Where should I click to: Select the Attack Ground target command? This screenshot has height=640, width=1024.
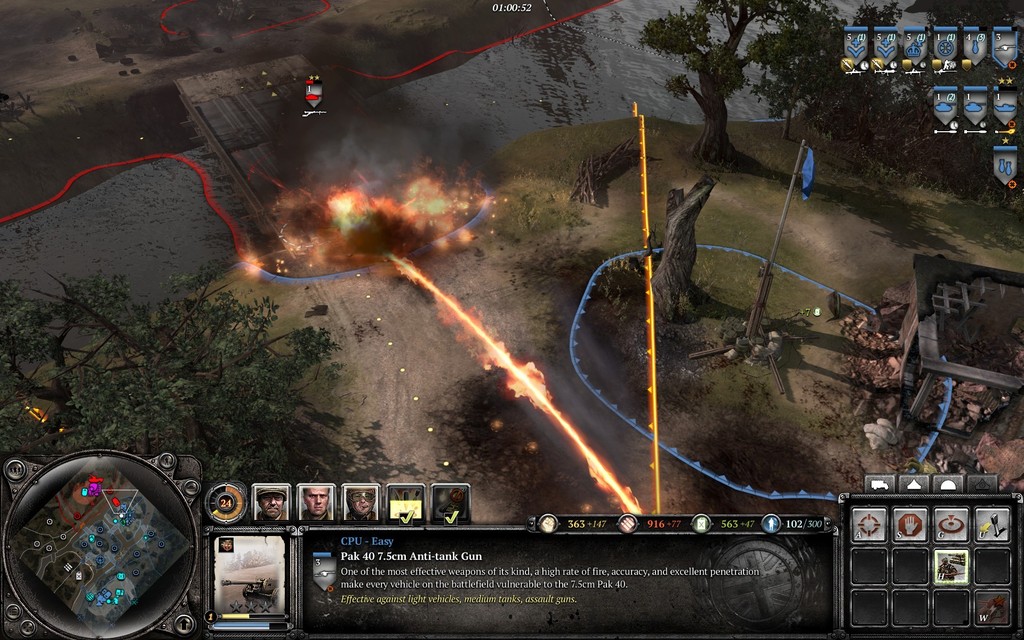[950, 523]
